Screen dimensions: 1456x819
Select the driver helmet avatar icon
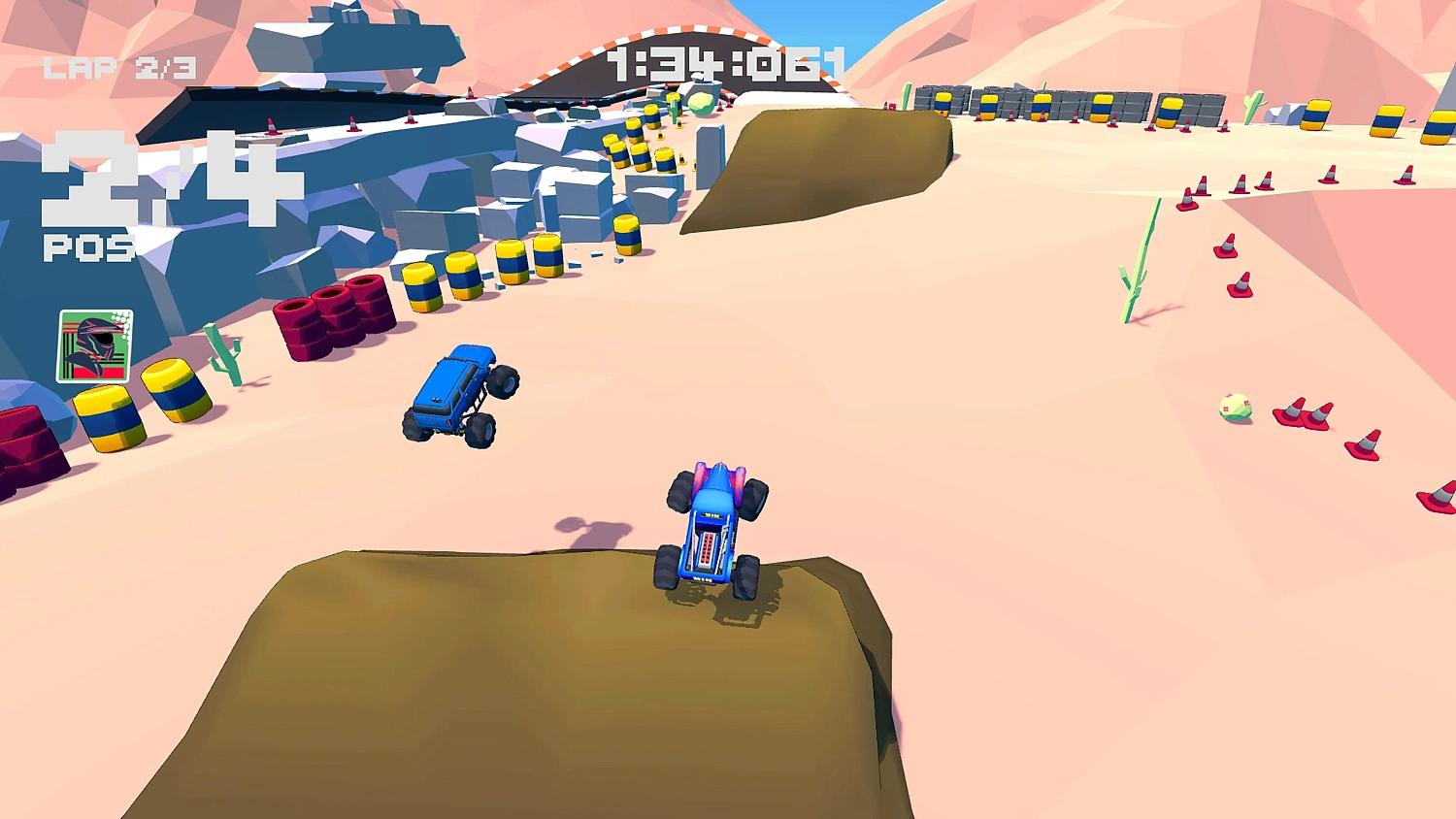coord(96,344)
